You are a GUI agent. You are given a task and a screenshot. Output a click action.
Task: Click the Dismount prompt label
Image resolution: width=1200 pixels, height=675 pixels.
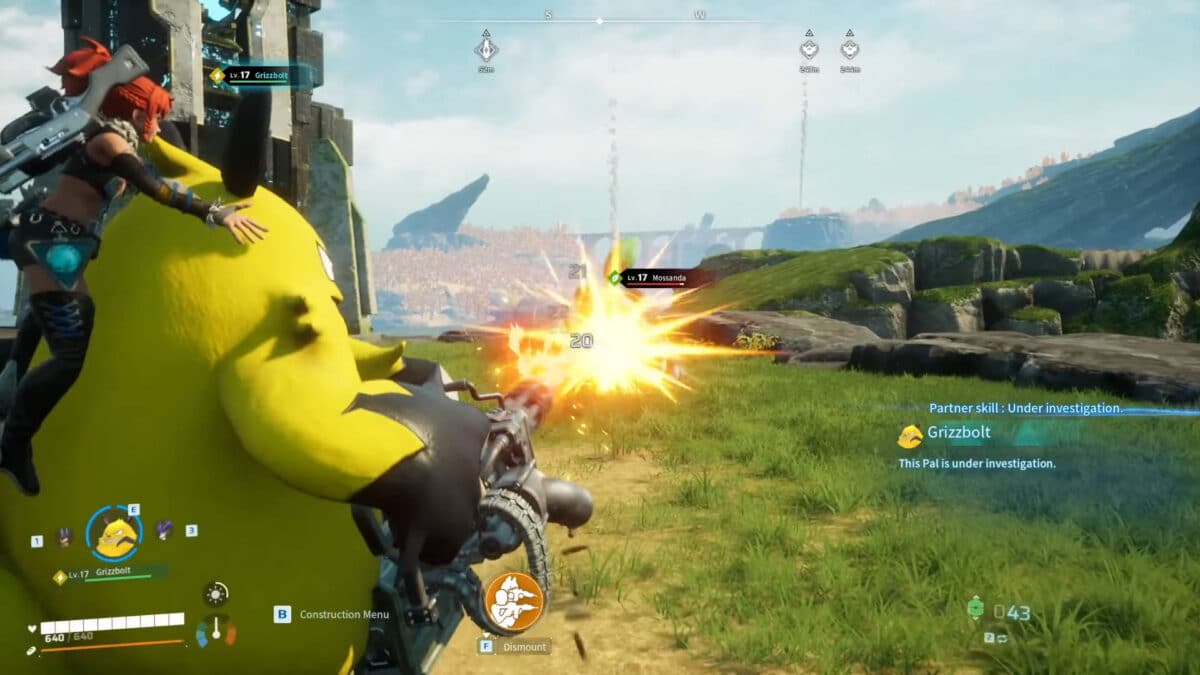[x=525, y=646]
